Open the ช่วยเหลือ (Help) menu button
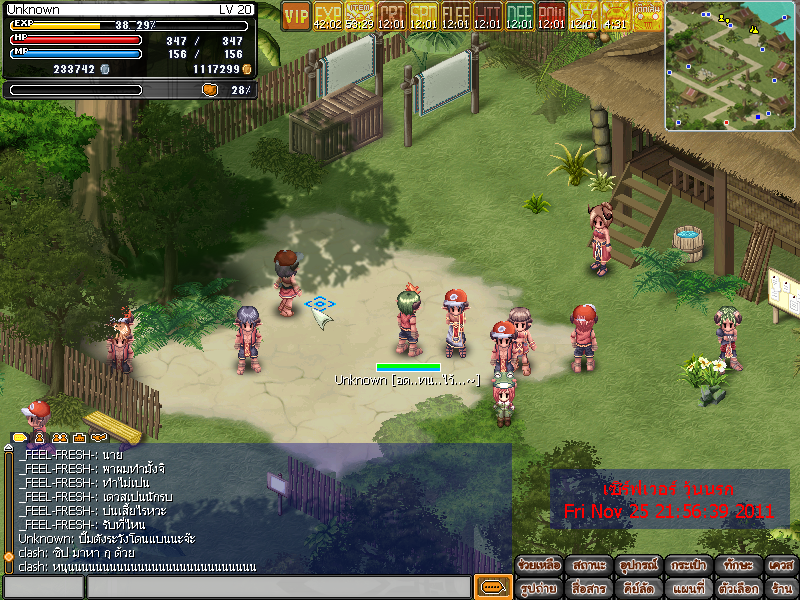The height and width of the screenshot is (600, 800). (539, 565)
